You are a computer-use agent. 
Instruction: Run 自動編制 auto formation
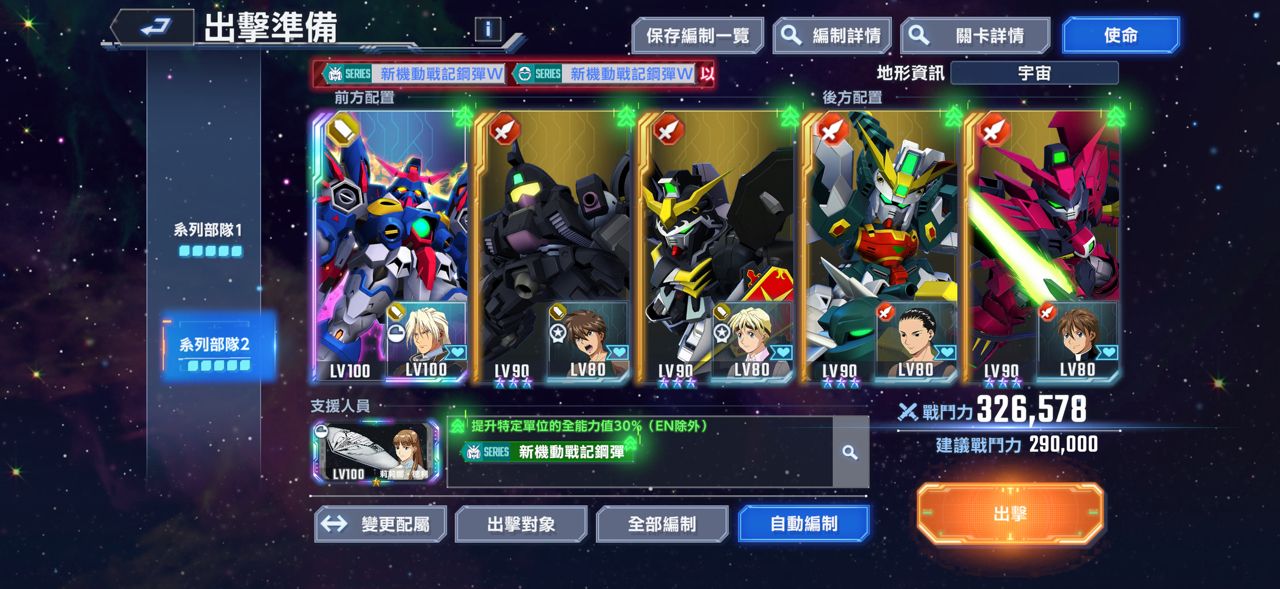(x=803, y=524)
